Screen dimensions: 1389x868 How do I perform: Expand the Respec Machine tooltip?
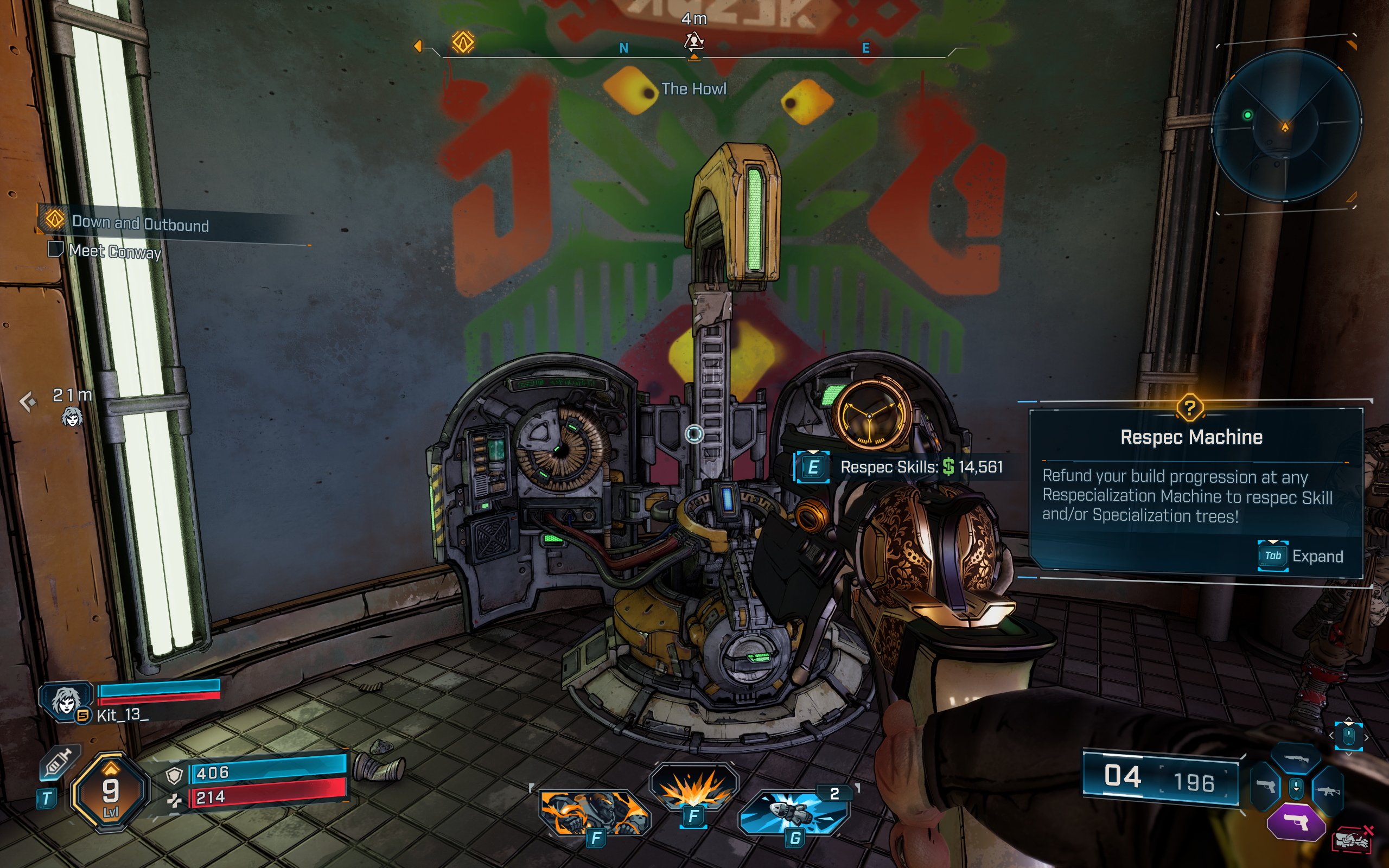(1272, 556)
